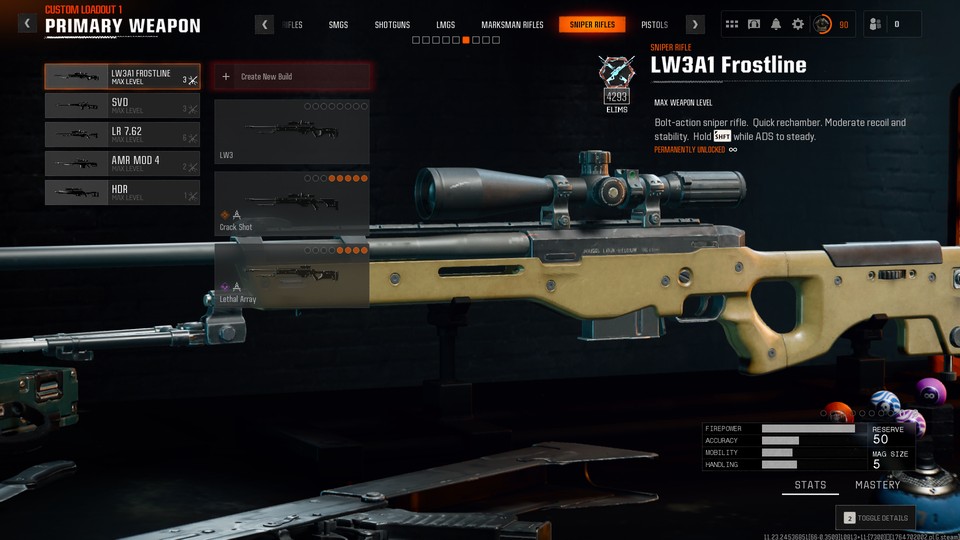Show the LMGs weapon category
The width and height of the screenshot is (960, 540).
point(445,25)
